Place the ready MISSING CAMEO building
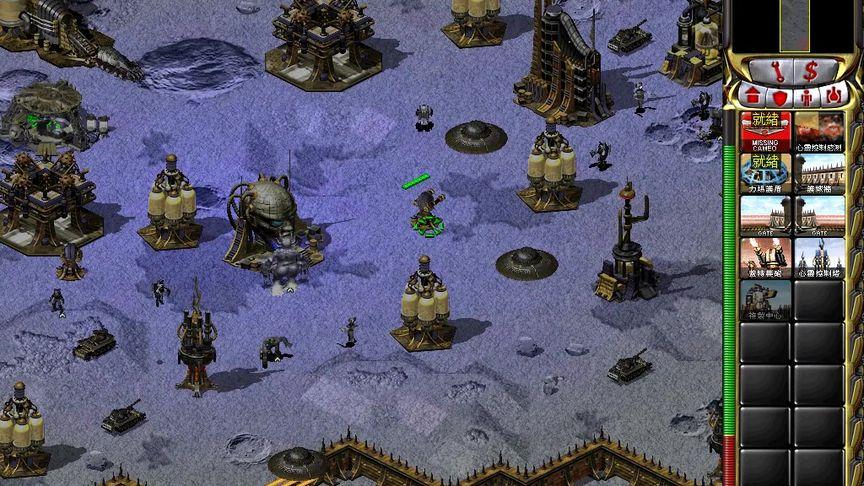Viewport: 864px width, 486px height. [x=765, y=132]
